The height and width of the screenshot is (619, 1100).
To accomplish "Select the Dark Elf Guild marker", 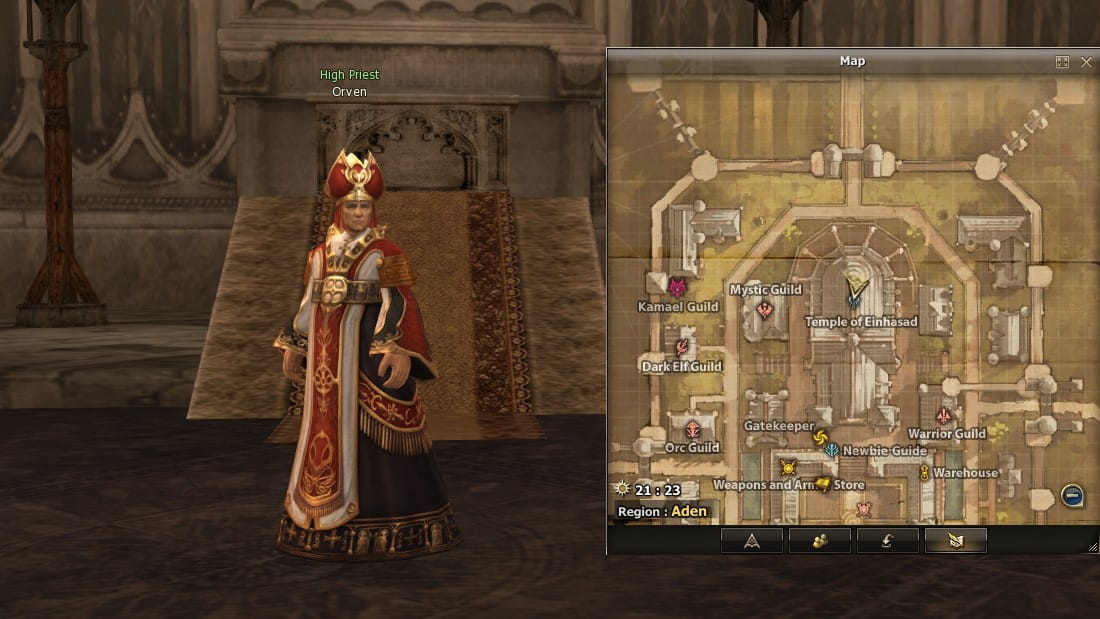I will tap(682, 348).
